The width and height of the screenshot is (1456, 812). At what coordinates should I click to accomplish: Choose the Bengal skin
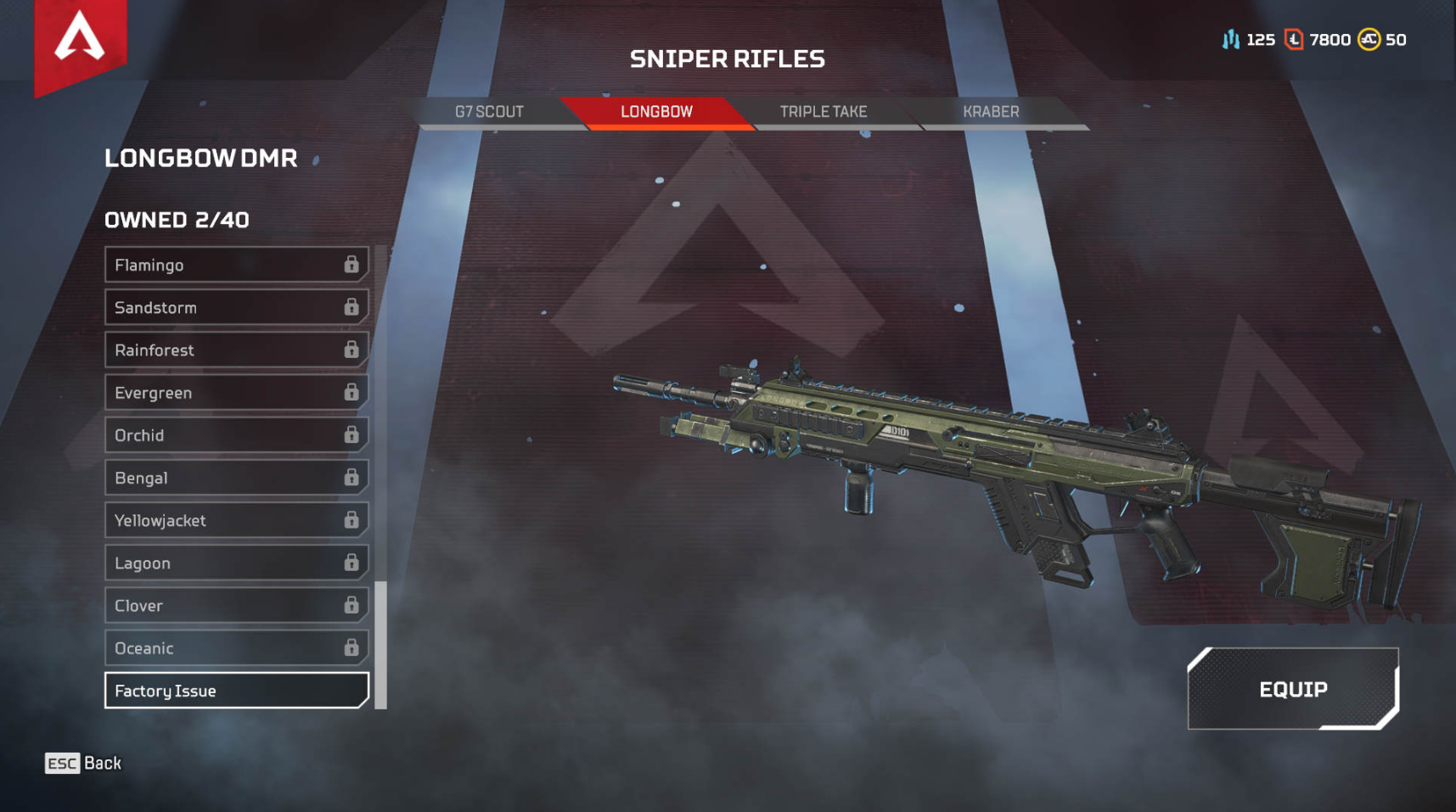click(236, 478)
